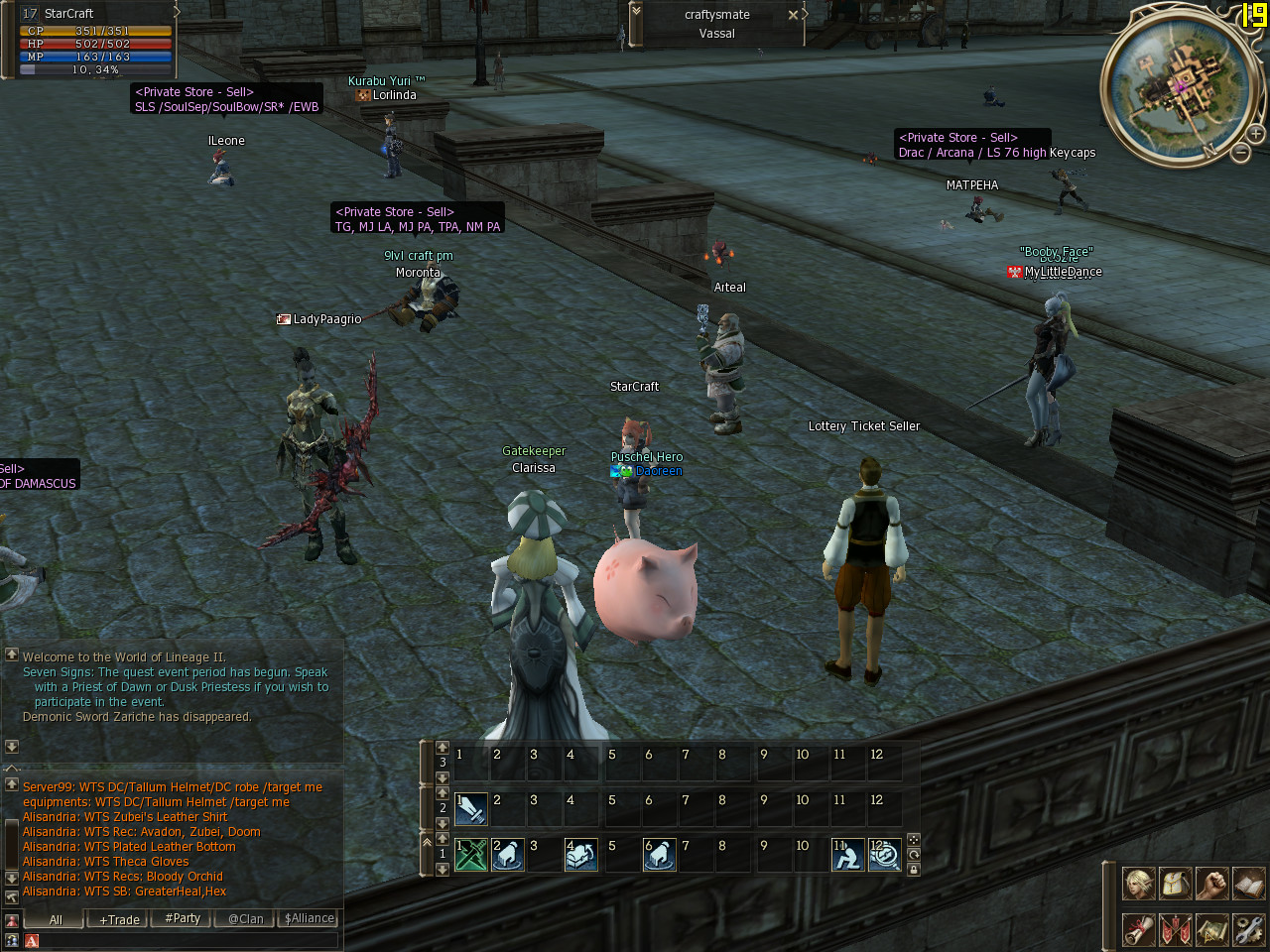This screenshot has width=1270, height=952.
Task: Open the actions fist icon
Action: pyautogui.click(x=1211, y=883)
